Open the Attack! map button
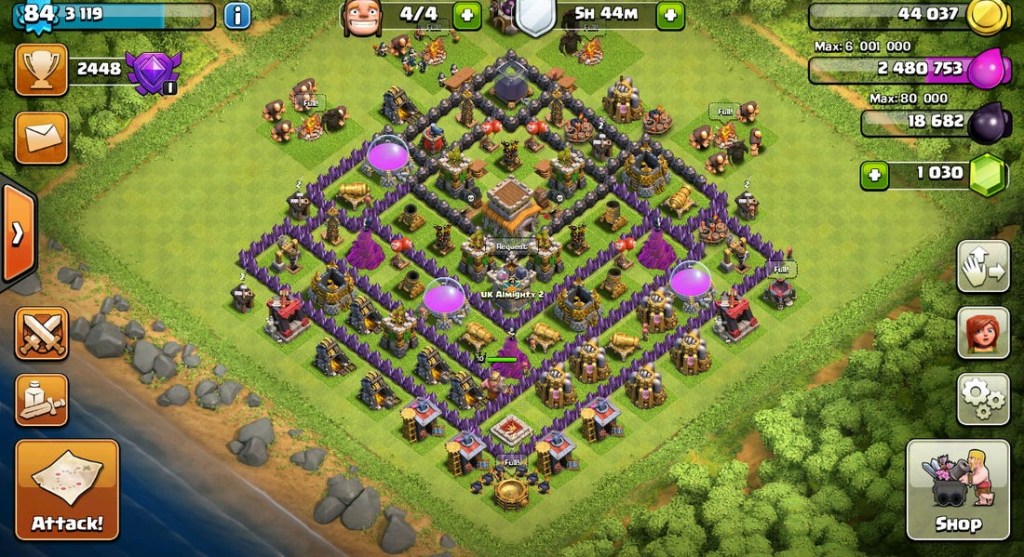Screen dimensions: 1024x557 pyautogui.click(x=67, y=489)
